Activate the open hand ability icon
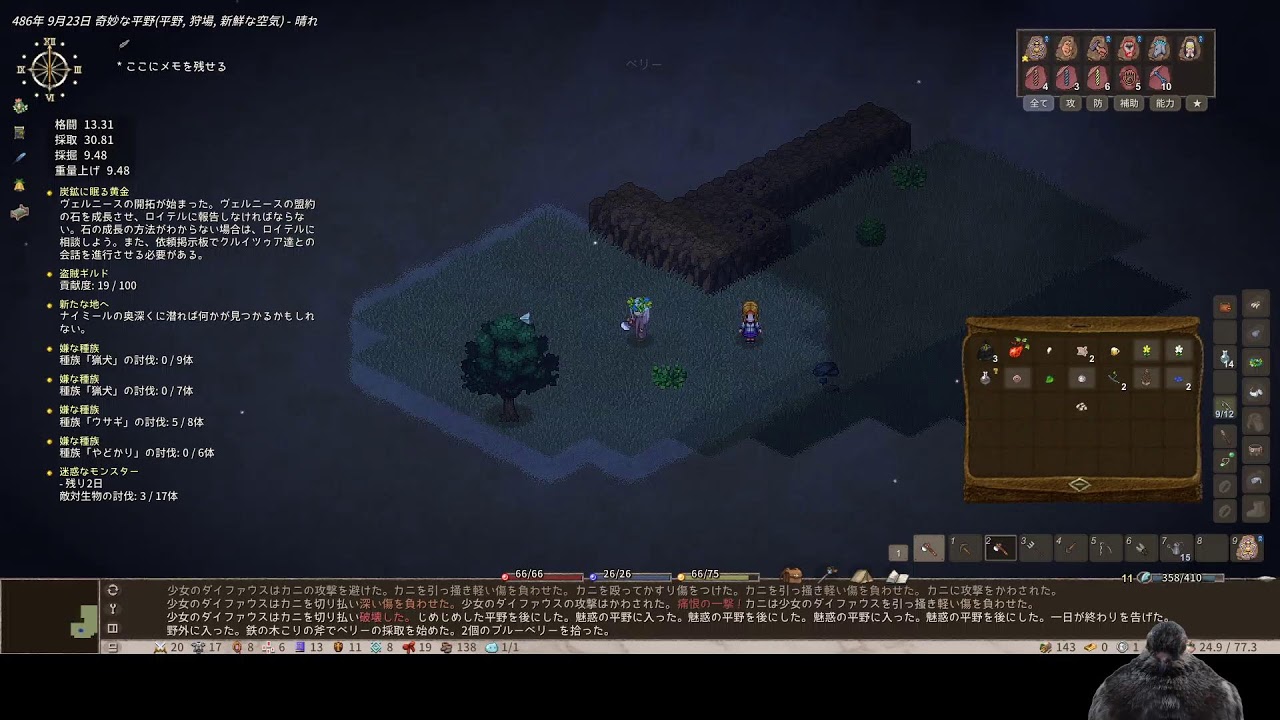The height and width of the screenshot is (720, 1280). [1131, 77]
